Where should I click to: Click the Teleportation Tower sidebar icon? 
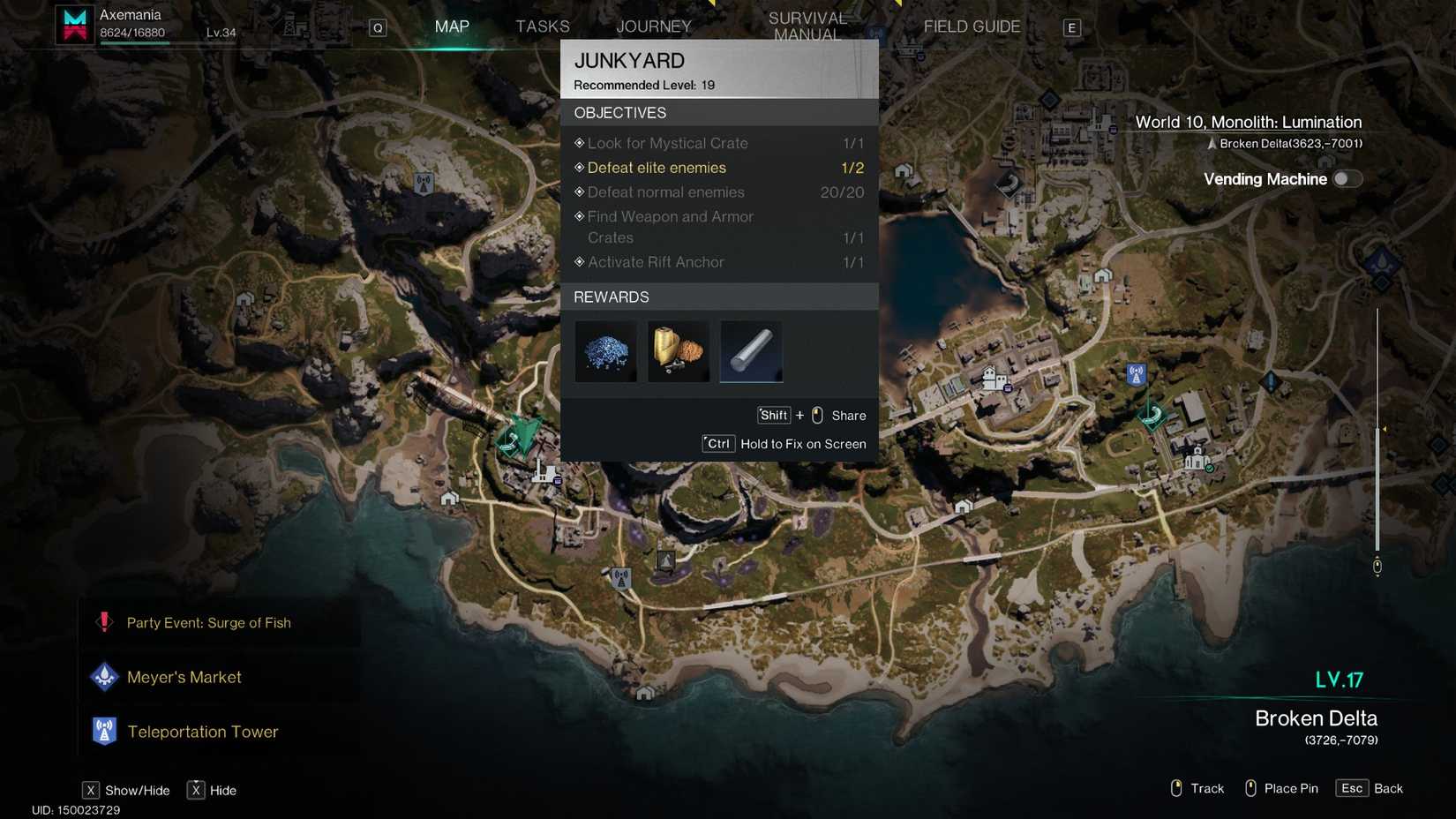point(104,731)
